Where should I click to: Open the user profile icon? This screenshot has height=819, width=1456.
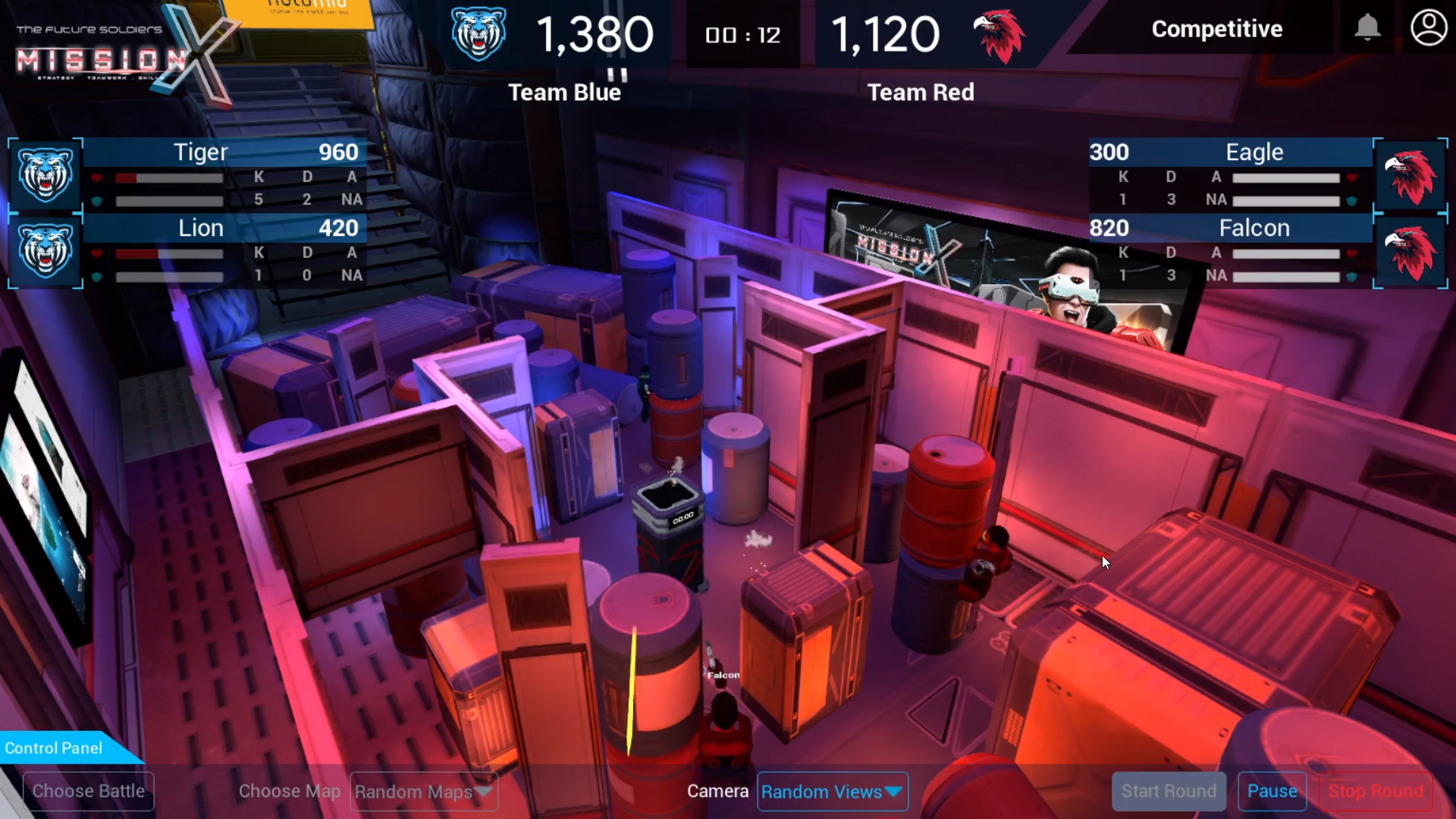tap(1428, 28)
